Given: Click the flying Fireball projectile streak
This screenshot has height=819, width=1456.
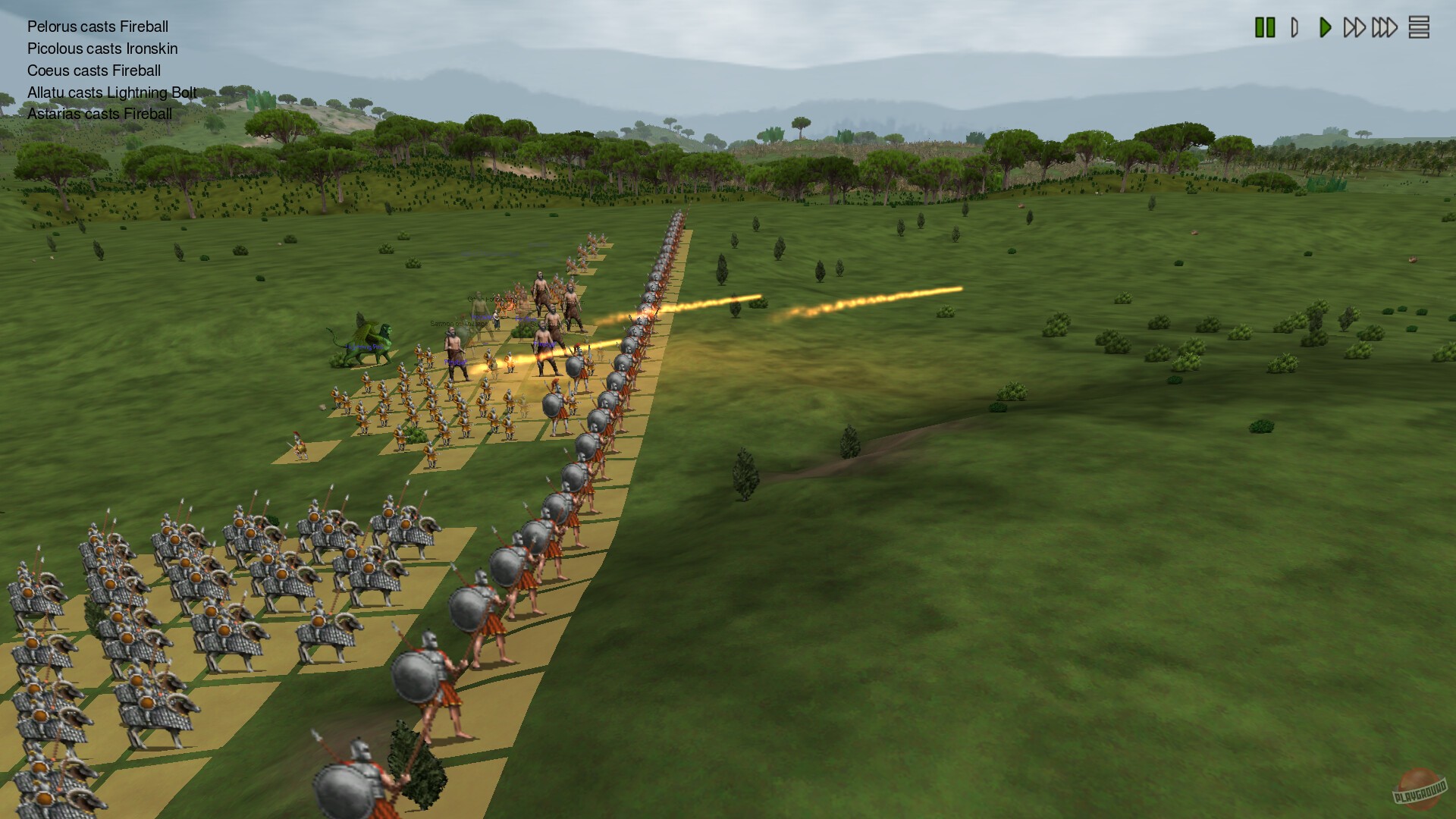Looking at the screenshot, I should pos(872,300).
